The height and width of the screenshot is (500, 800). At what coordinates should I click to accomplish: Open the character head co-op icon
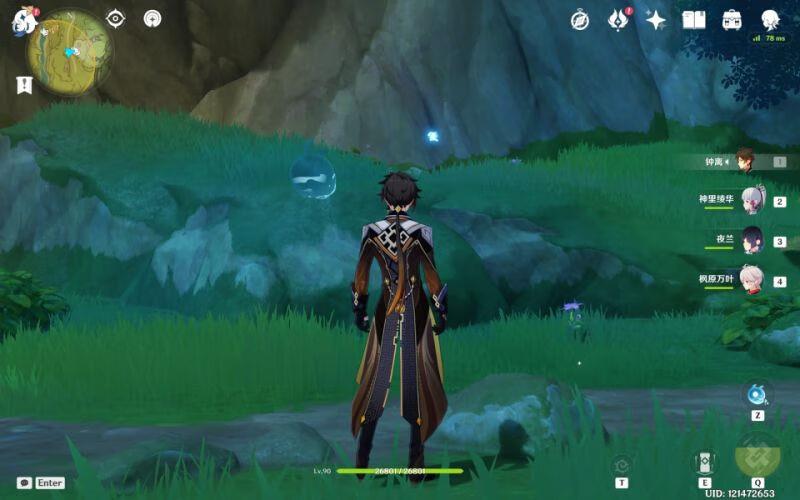point(770,19)
